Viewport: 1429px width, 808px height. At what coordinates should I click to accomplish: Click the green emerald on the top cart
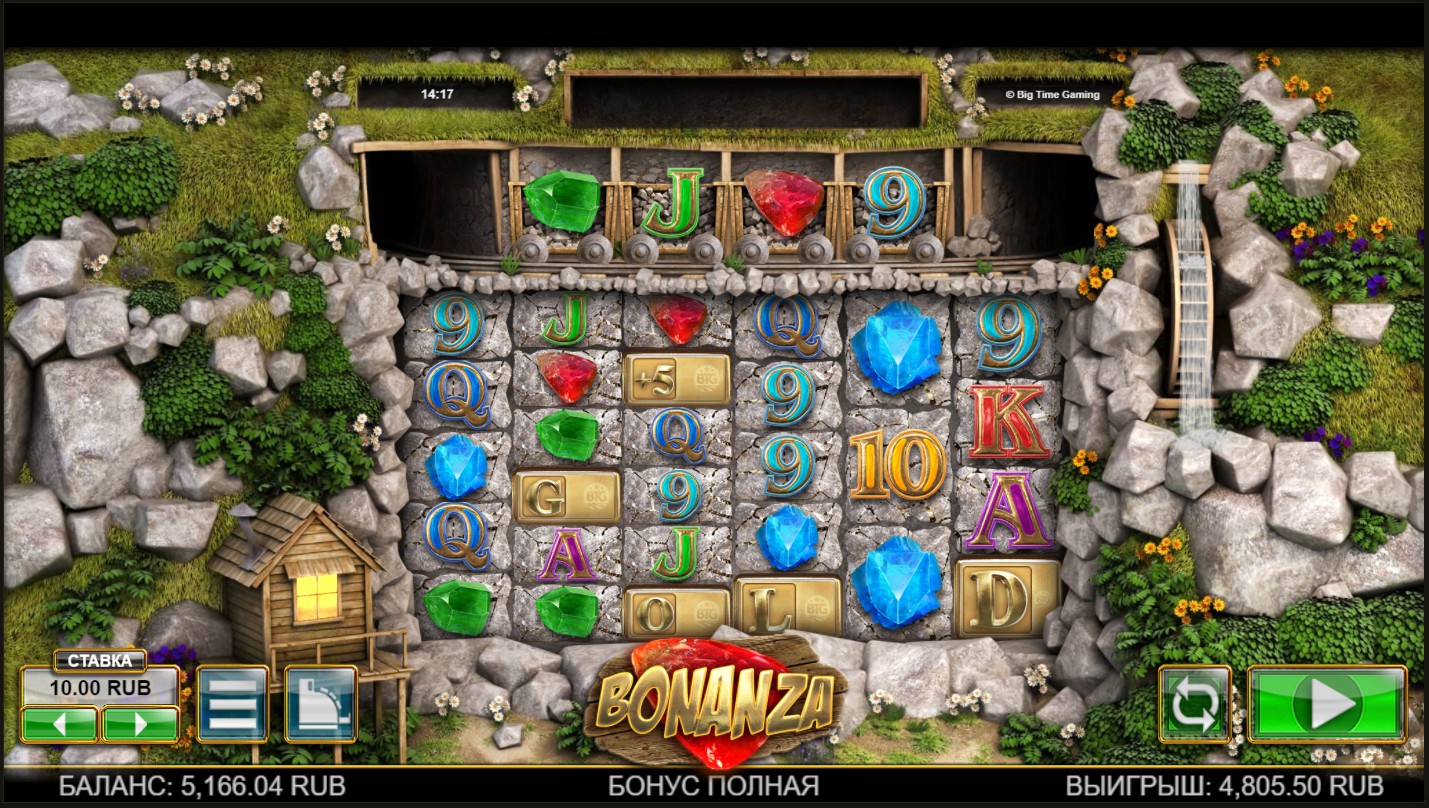(561, 200)
